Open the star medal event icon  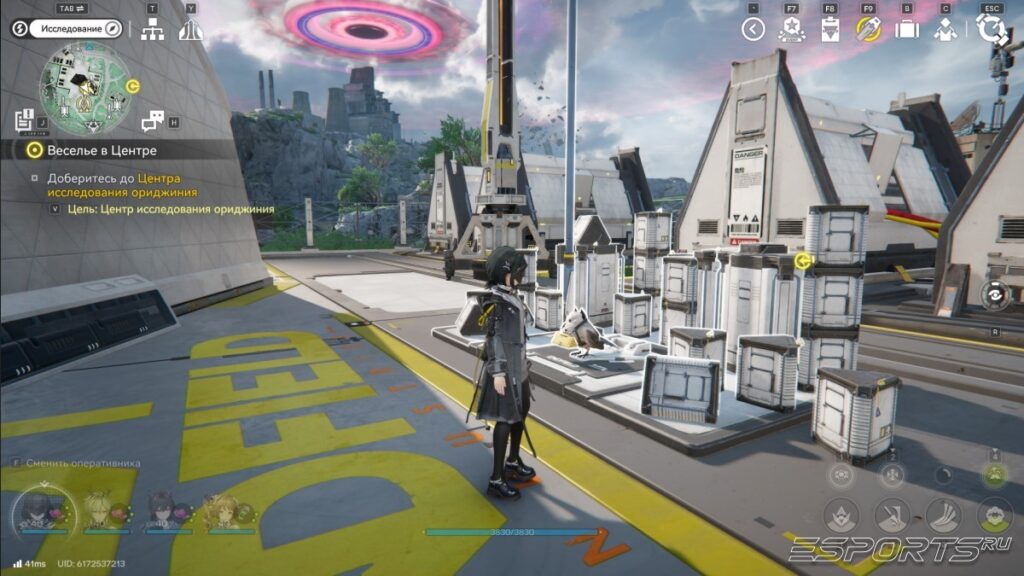pyautogui.click(x=791, y=29)
